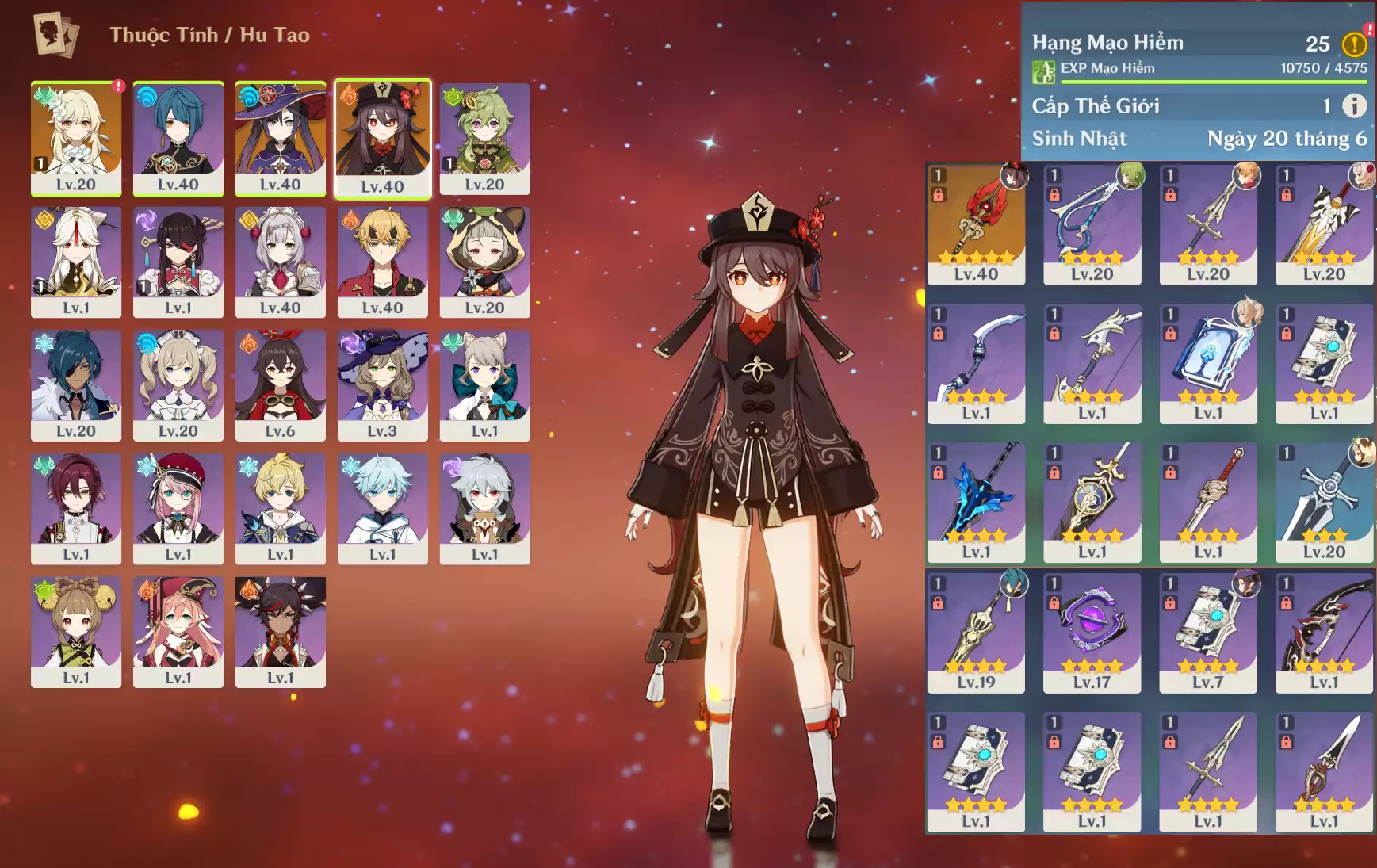Choose the blonde Traveler Lv.20 card
This screenshot has height=868, width=1377.
(x=76, y=138)
